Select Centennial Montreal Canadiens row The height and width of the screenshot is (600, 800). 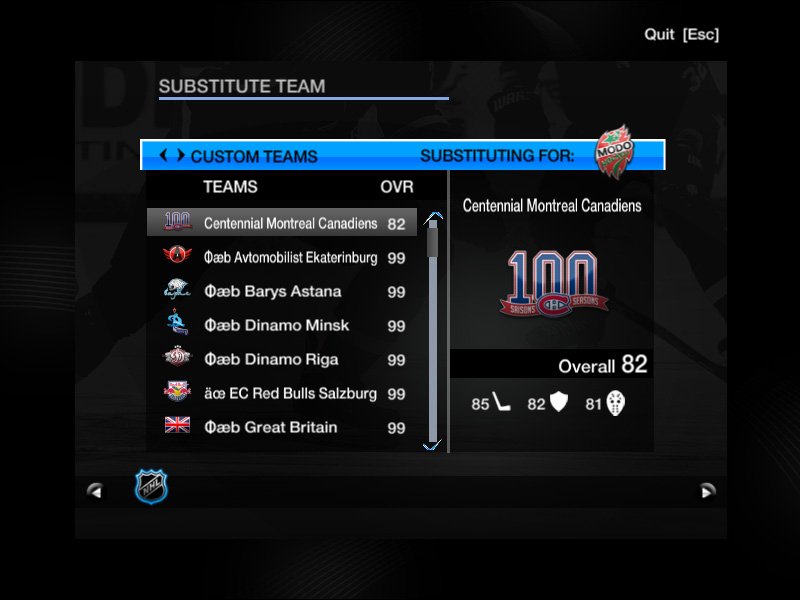point(282,223)
